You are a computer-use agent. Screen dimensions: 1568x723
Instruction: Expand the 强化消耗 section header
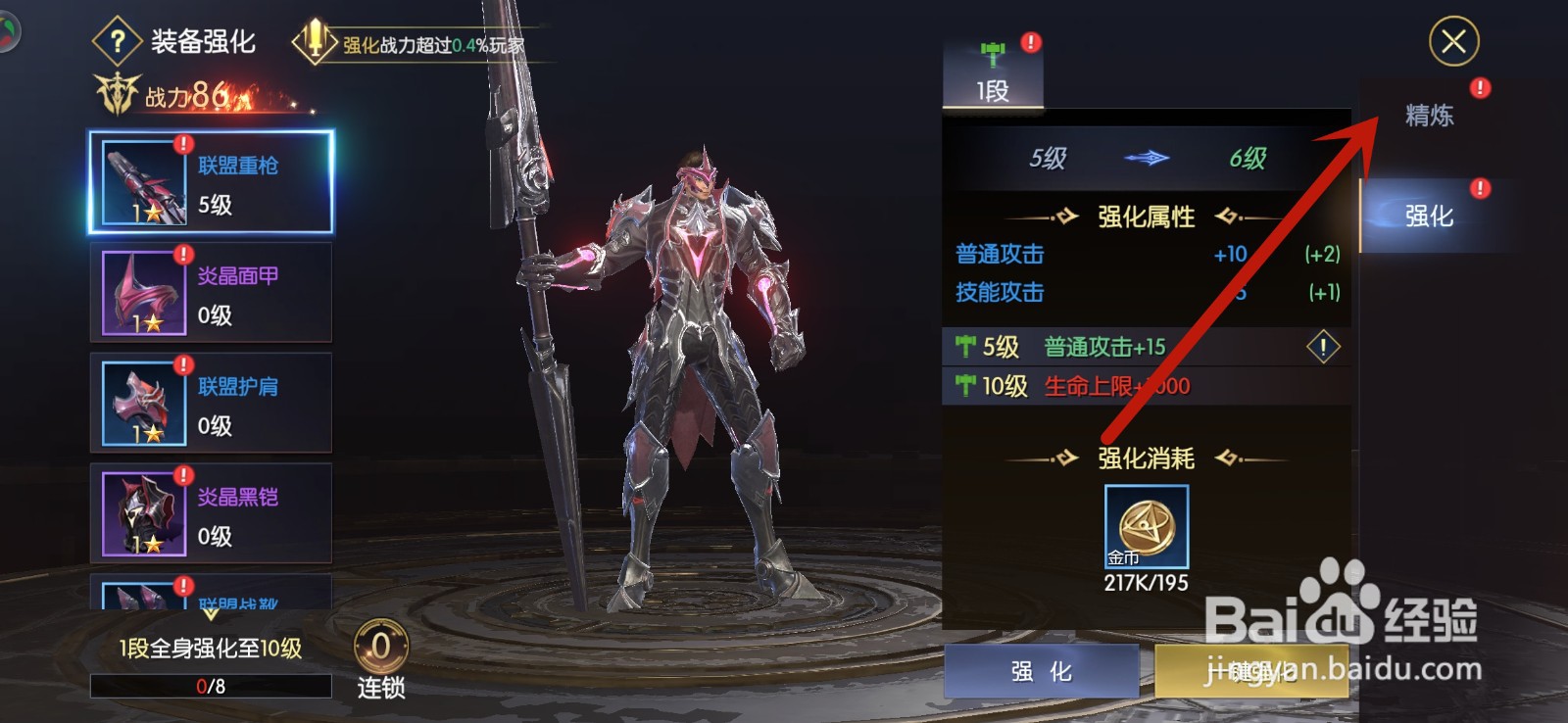pos(1148,458)
